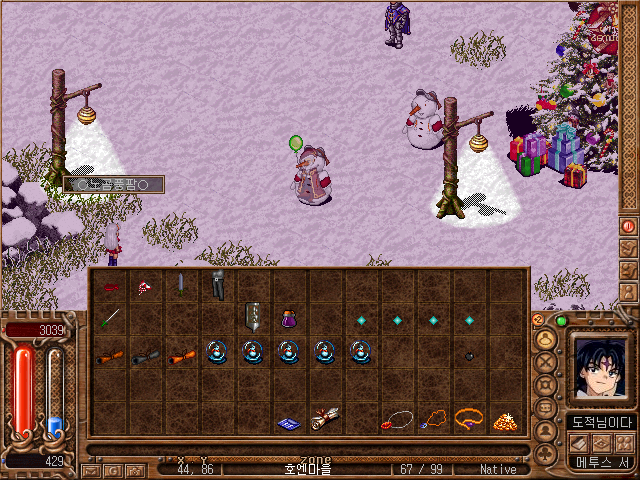Choose the small black bomb item

469,355
